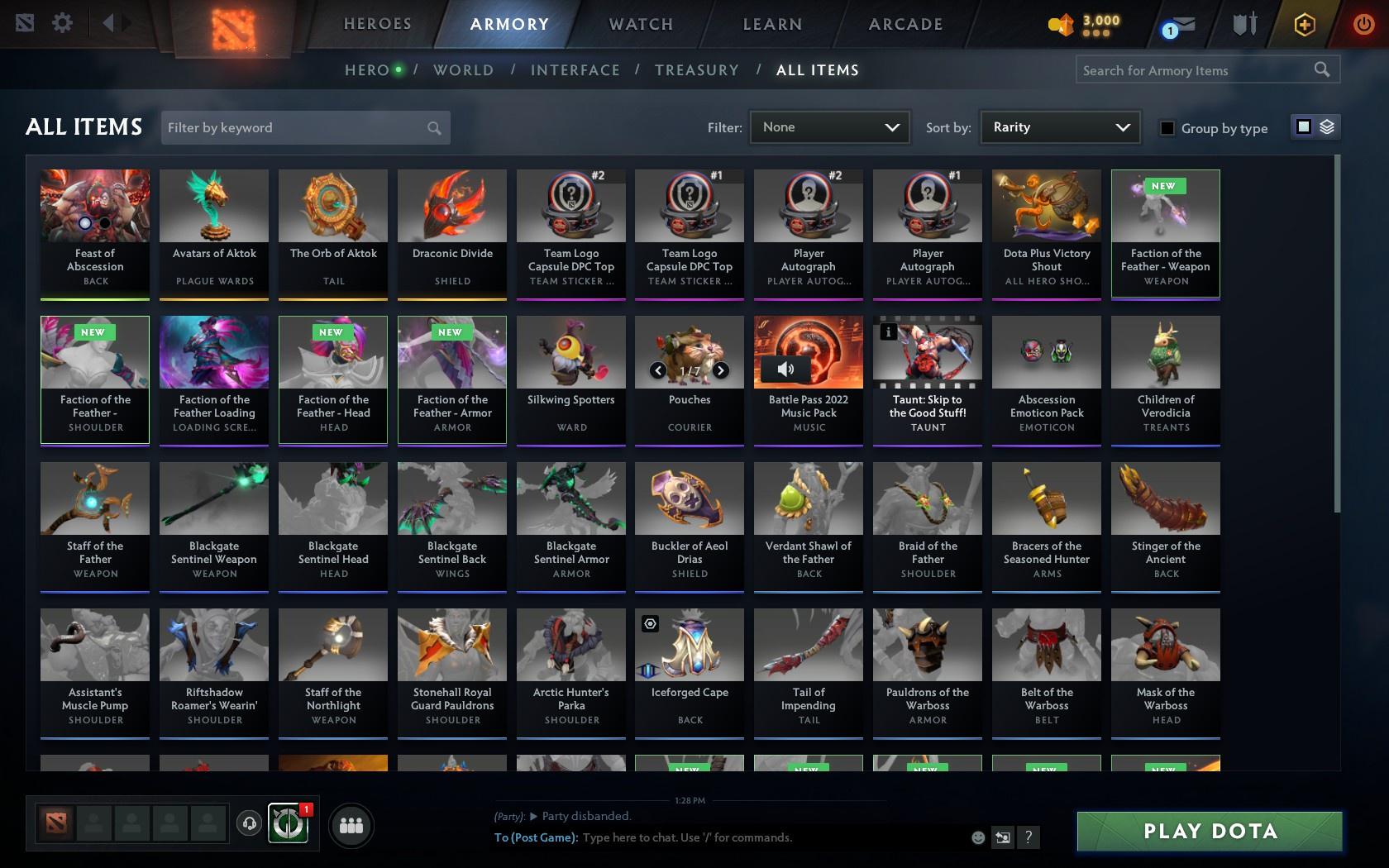Image resolution: width=1389 pixels, height=868 pixels.
Task: Click the next arrow on the Pouches courier
Action: pos(719,370)
